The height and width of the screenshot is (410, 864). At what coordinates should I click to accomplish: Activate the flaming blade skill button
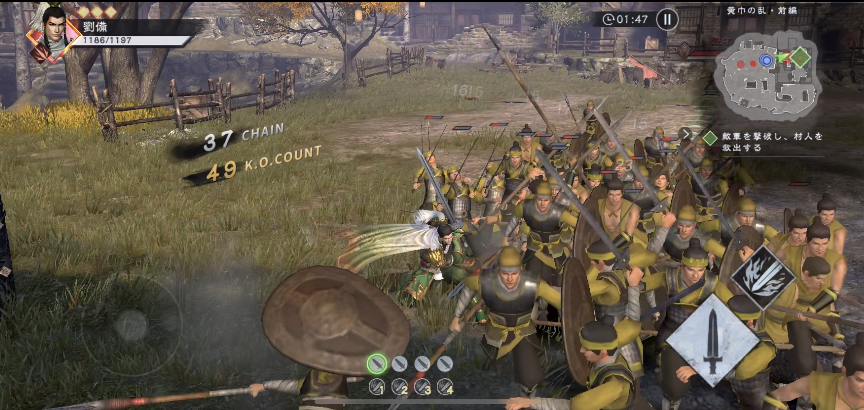click(x=764, y=277)
